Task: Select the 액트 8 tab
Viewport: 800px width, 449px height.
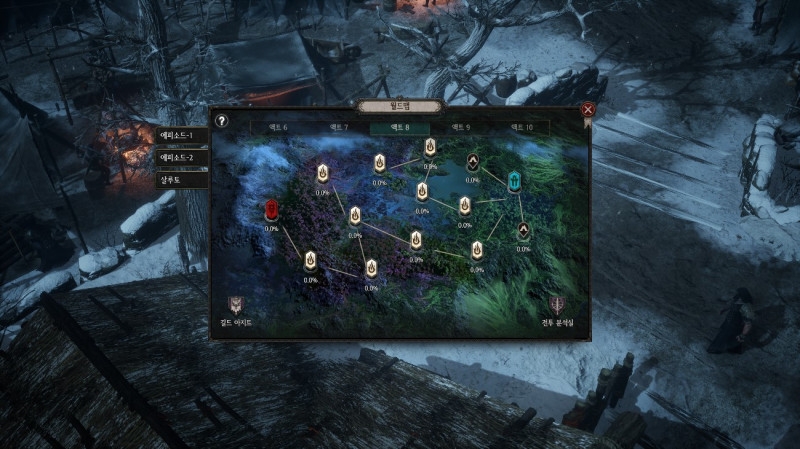Action: tap(399, 128)
